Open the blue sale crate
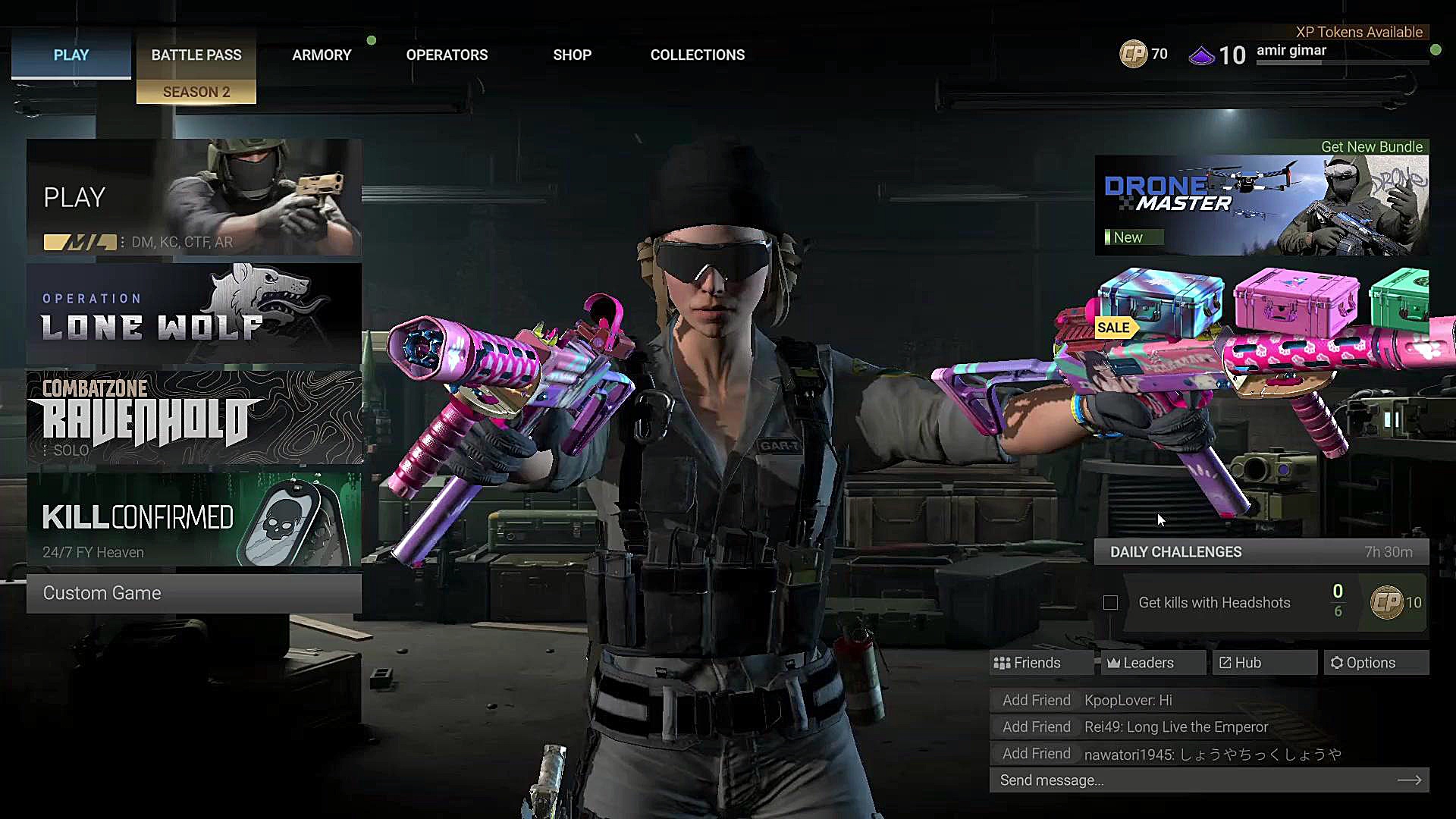Screen dimensions: 1456x819 click(1160, 303)
